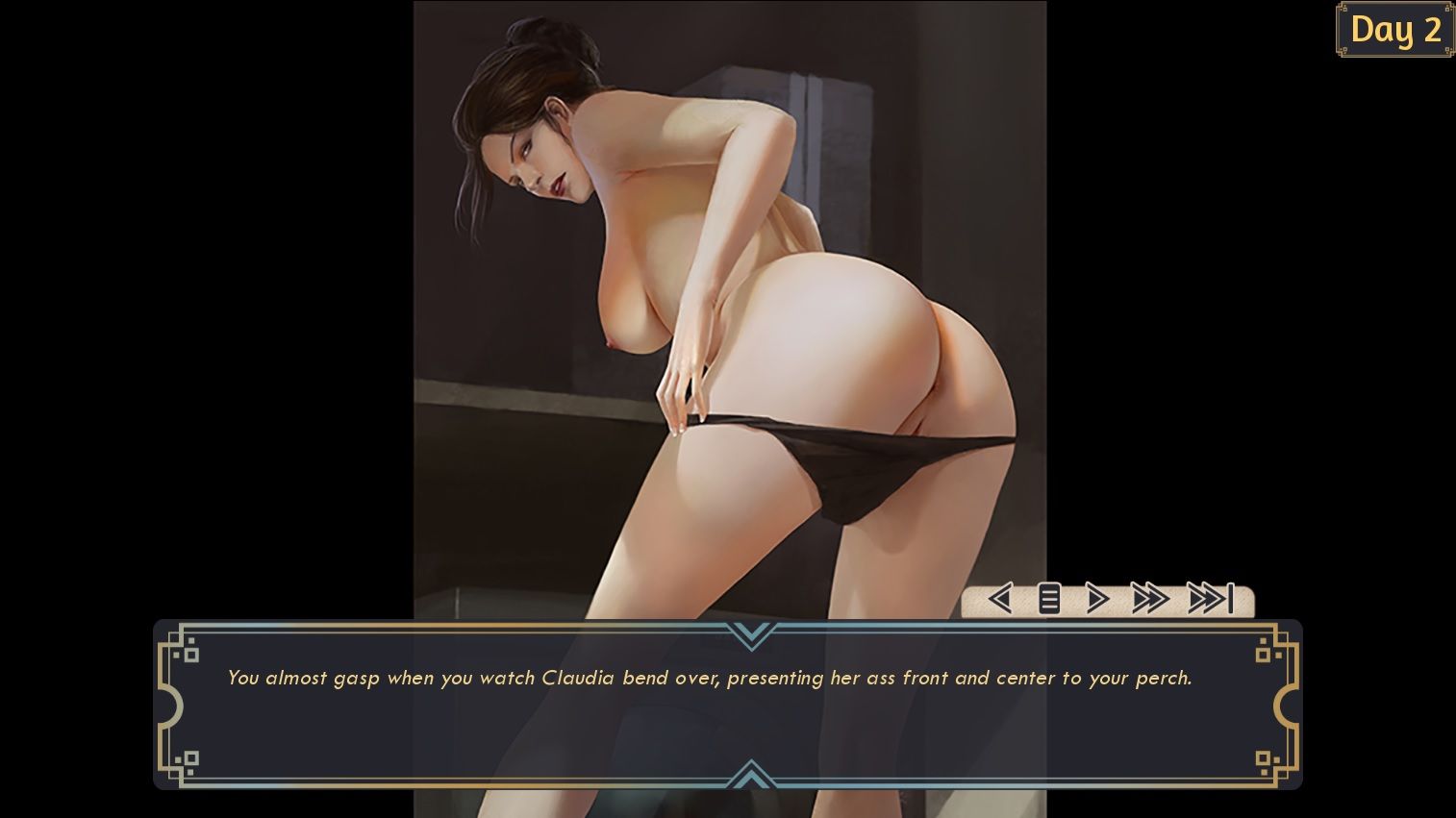Click the top chevron of the dialogue box
1456x818 pixels.
pos(751,634)
